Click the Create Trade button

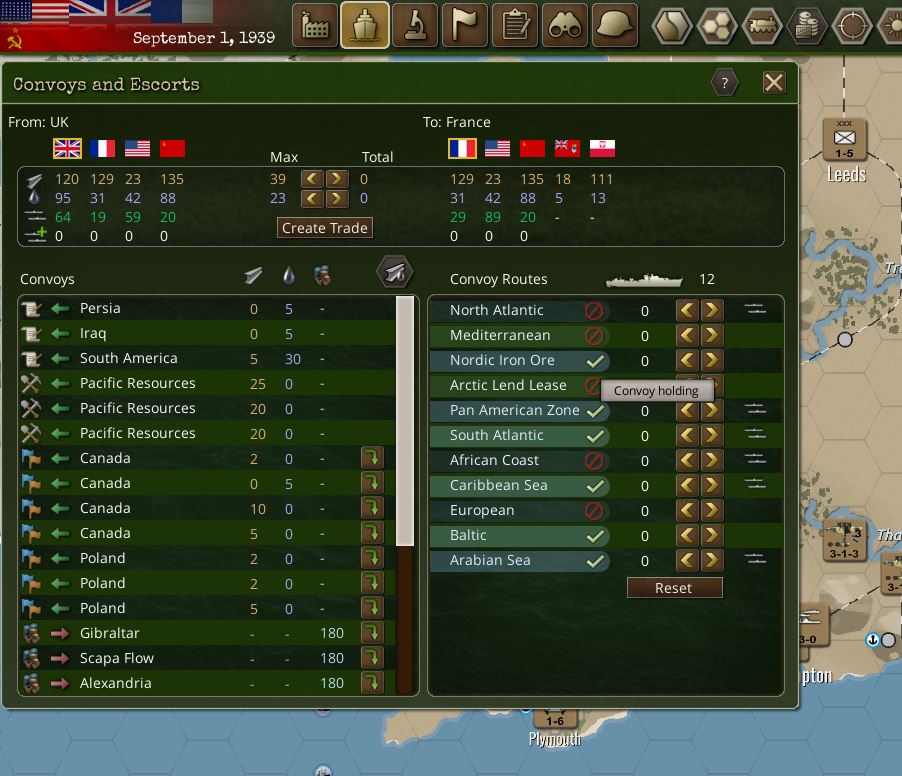[x=325, y=228]
